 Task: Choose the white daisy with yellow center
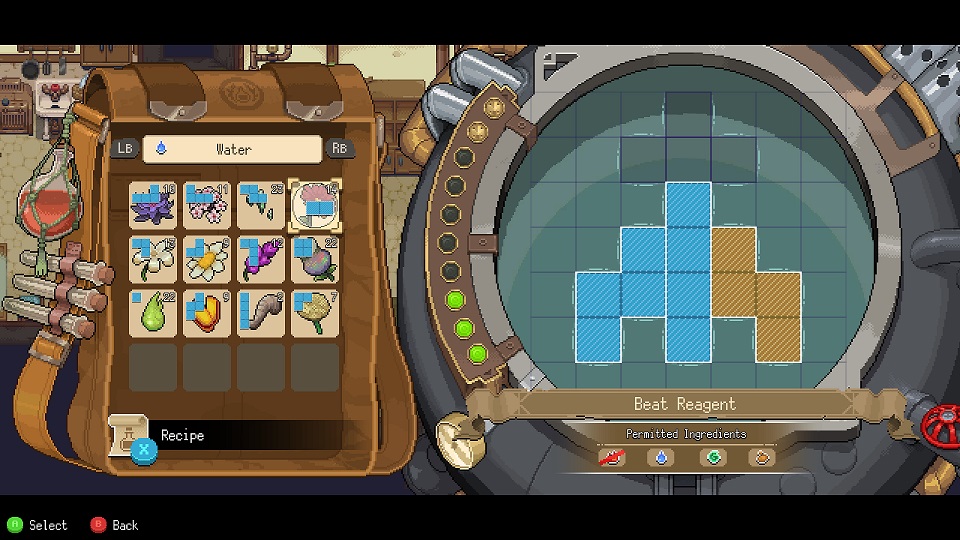pyautogui.click(x=207, y=259)
